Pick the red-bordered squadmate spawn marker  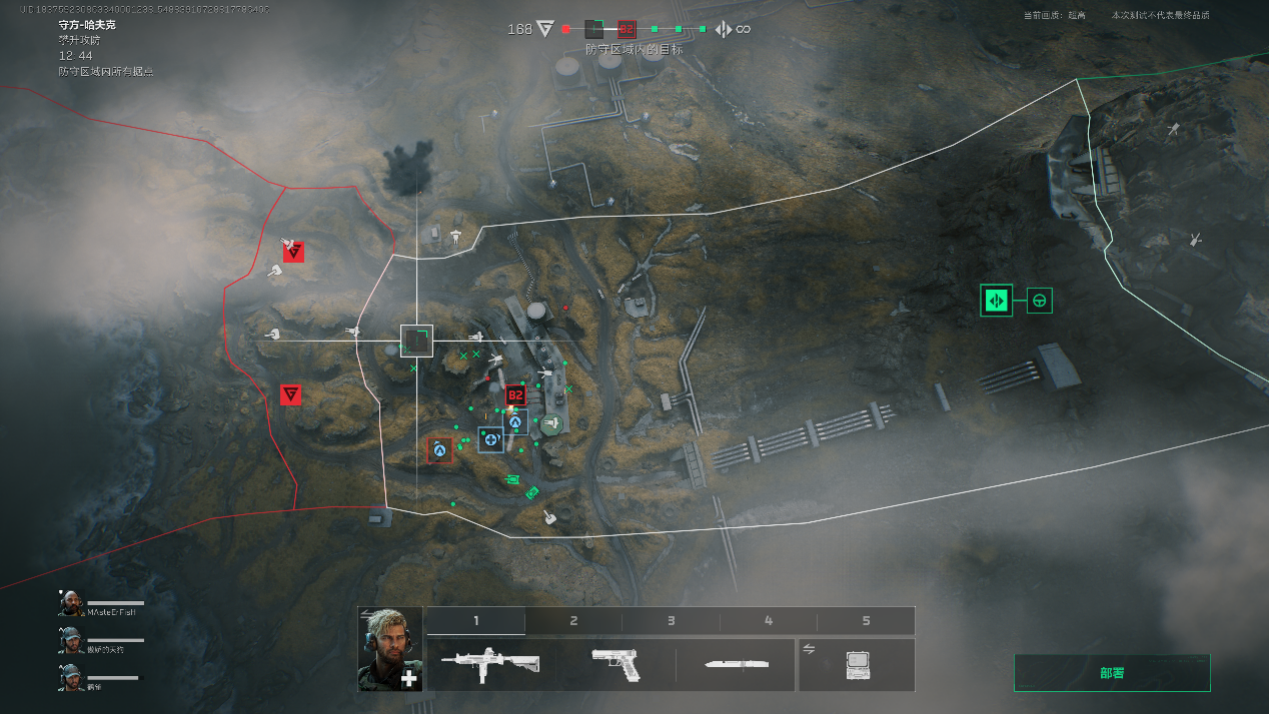point(439,450)
